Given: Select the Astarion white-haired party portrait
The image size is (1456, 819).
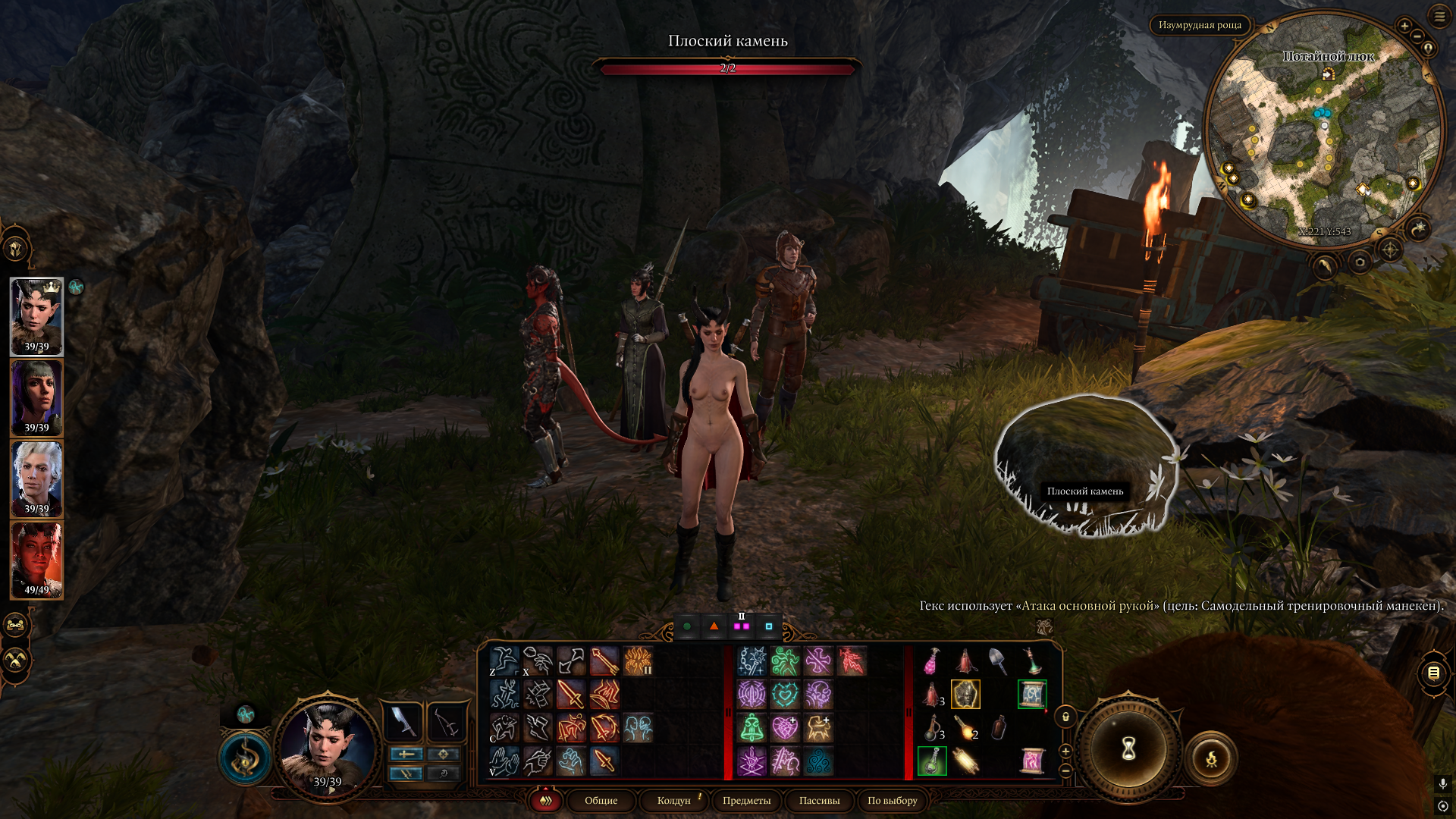Looking at the screenshot, I should point(36,479).
